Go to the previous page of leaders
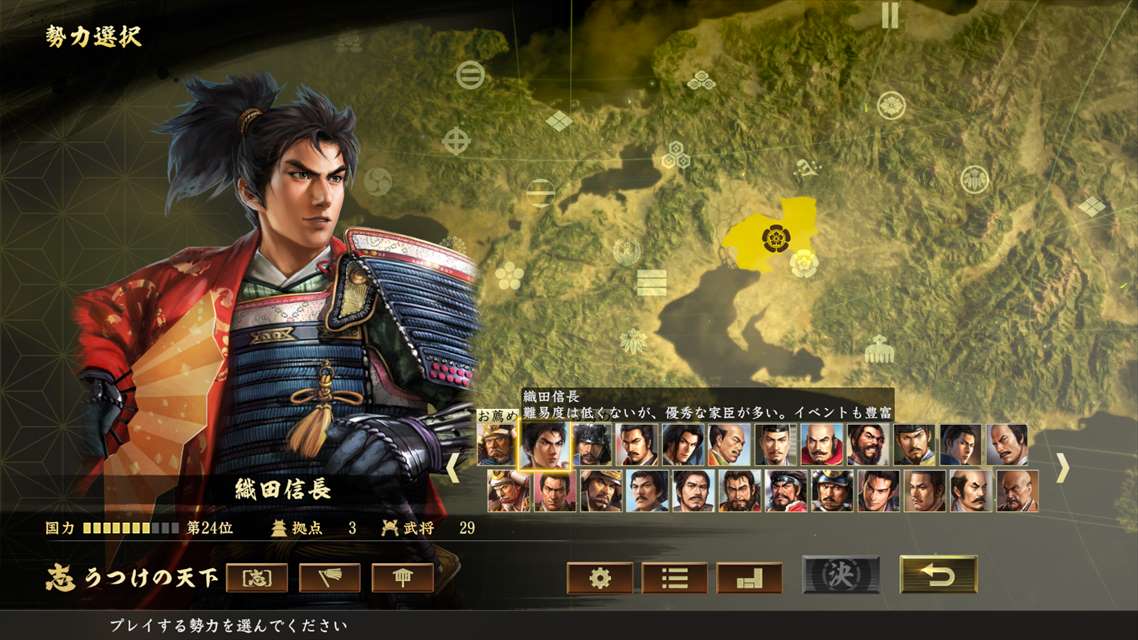1138x640 pixels. [x=454, y=468]
